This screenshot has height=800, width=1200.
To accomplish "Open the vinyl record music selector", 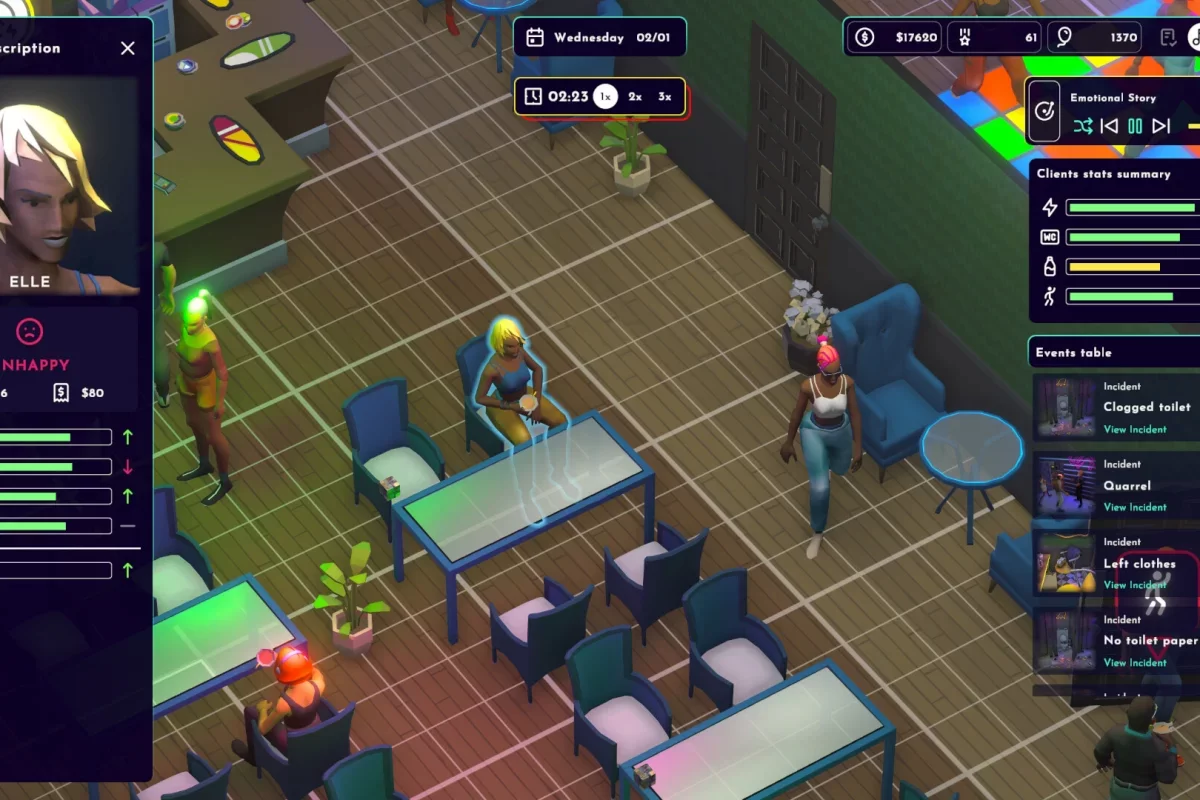I will [x=1044, y=111].
